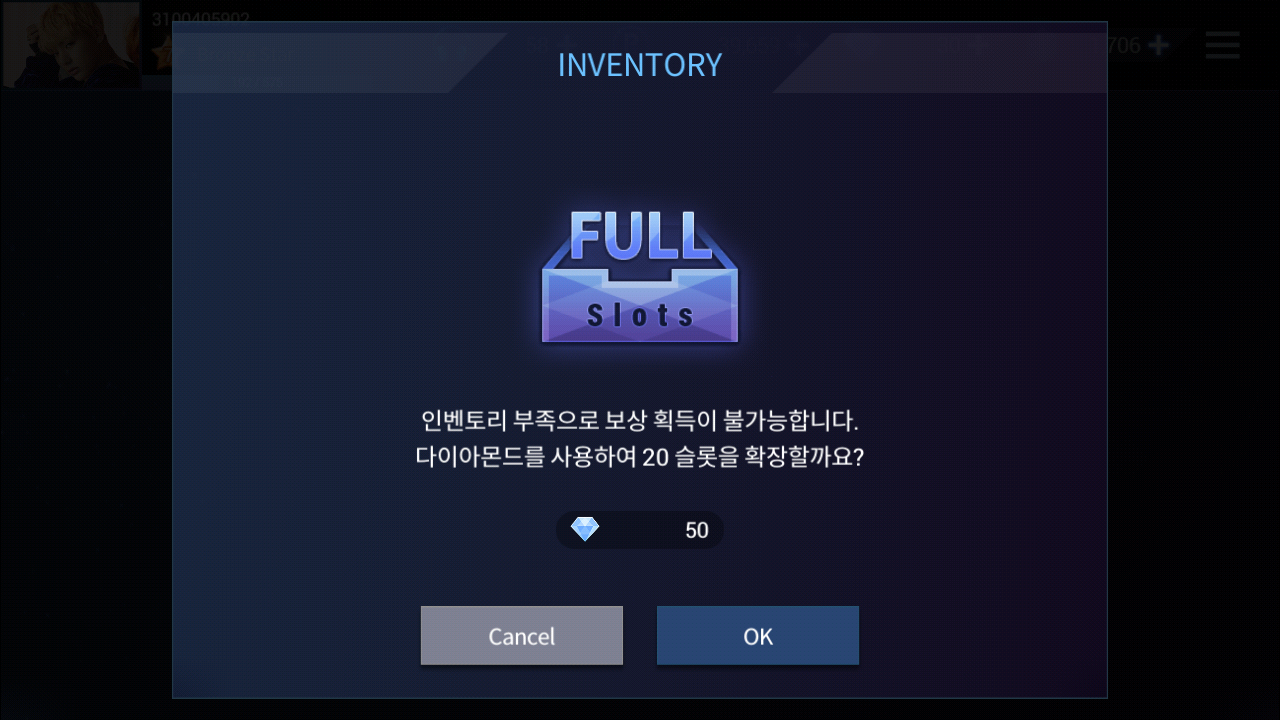The height and width of the screenshot is (720, 1280).
Task: Tap the player profile picture in top left corner
Action: coord(72,45)
